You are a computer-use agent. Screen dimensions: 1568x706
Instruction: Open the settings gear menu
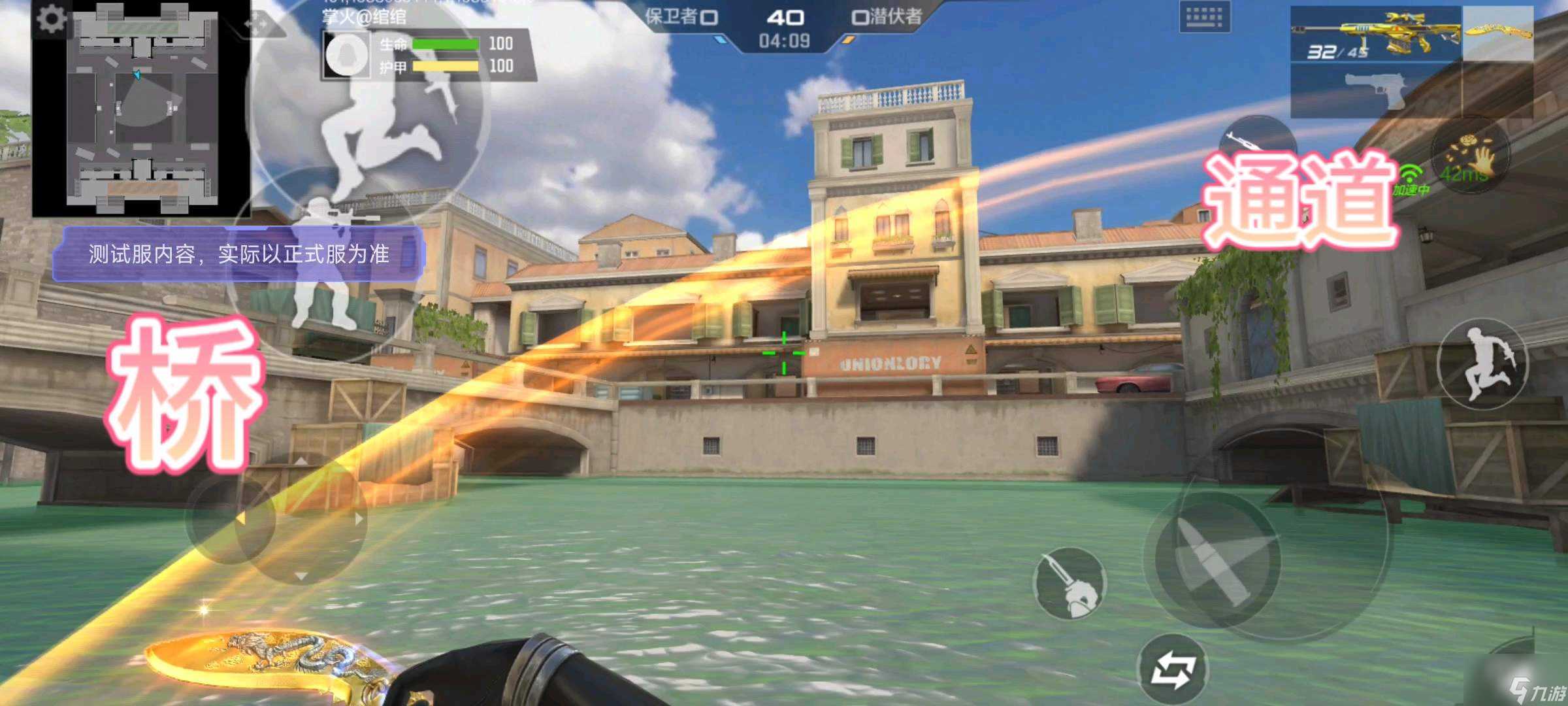tap(50, 19)
